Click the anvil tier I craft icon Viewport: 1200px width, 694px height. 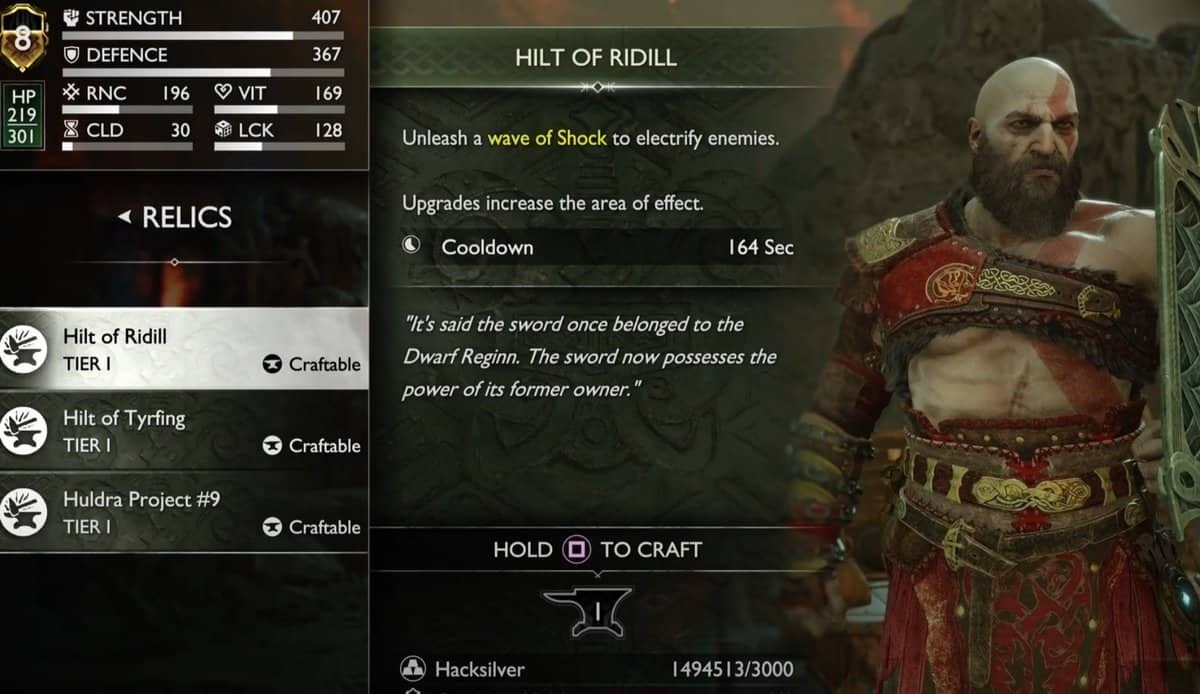[x=585, y=608]
